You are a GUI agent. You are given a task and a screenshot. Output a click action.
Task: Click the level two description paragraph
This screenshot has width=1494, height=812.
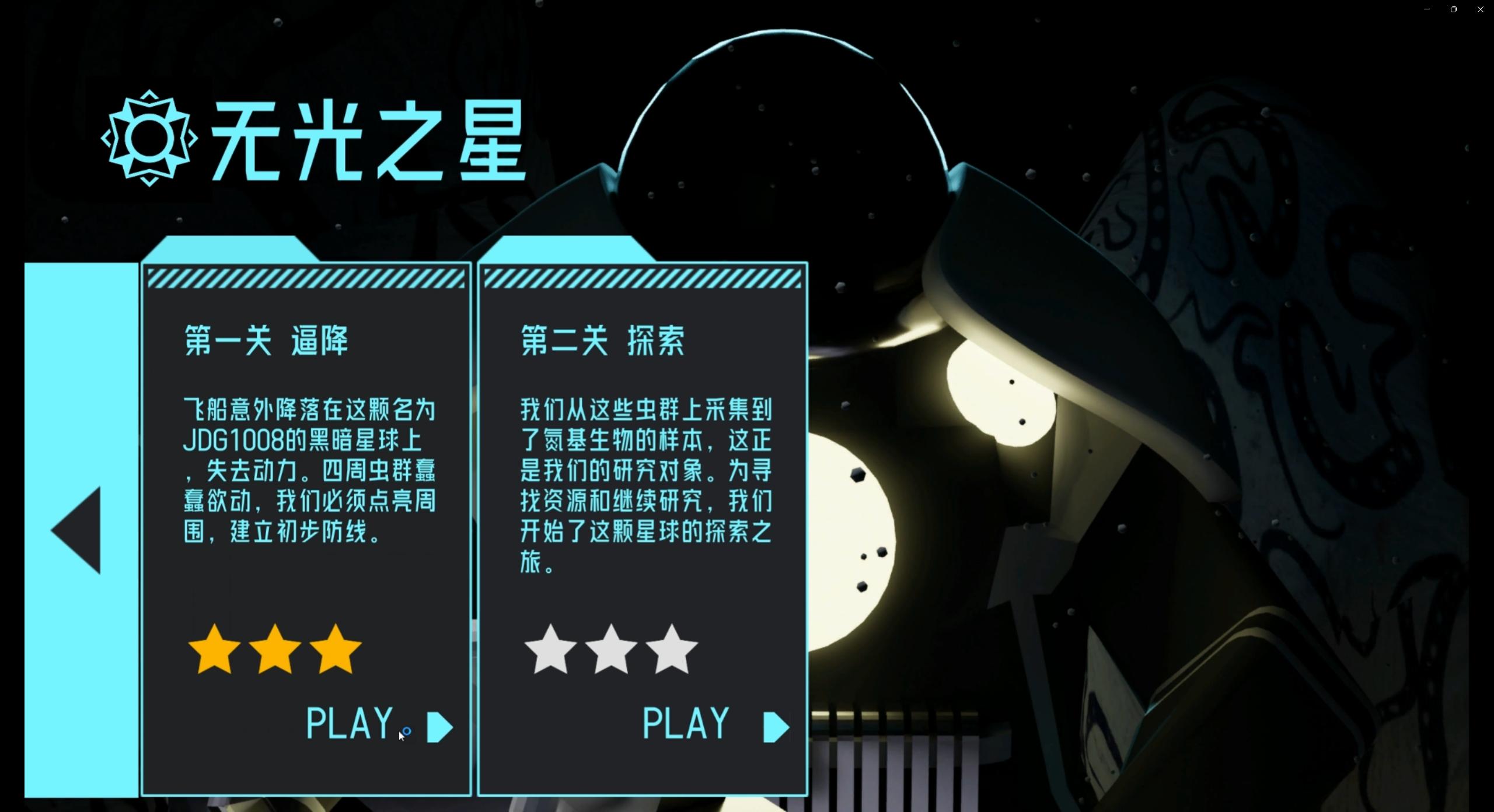point(645,484)
